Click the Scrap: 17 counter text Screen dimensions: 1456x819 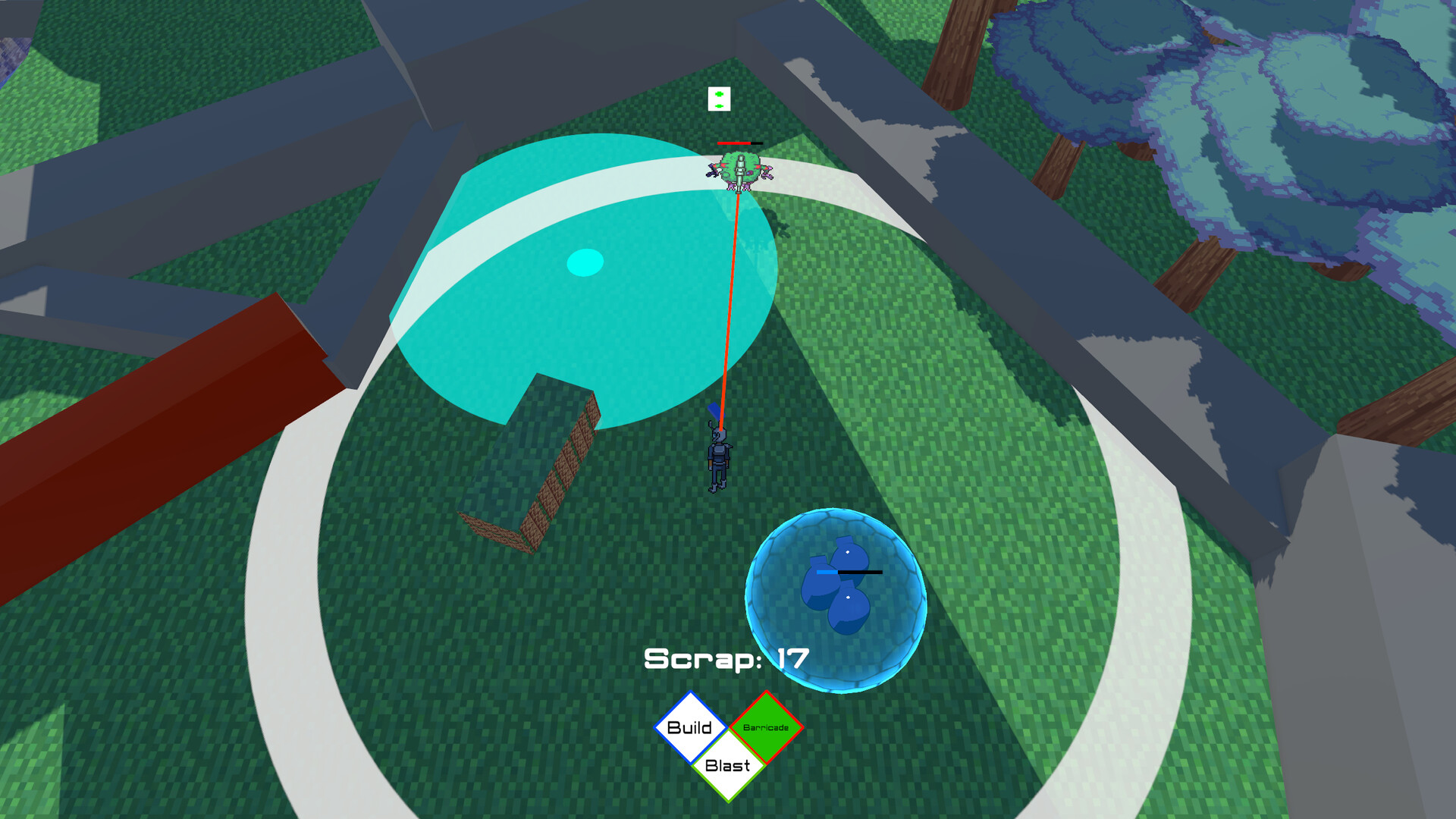pyautogui.click(x=725, y=659)
